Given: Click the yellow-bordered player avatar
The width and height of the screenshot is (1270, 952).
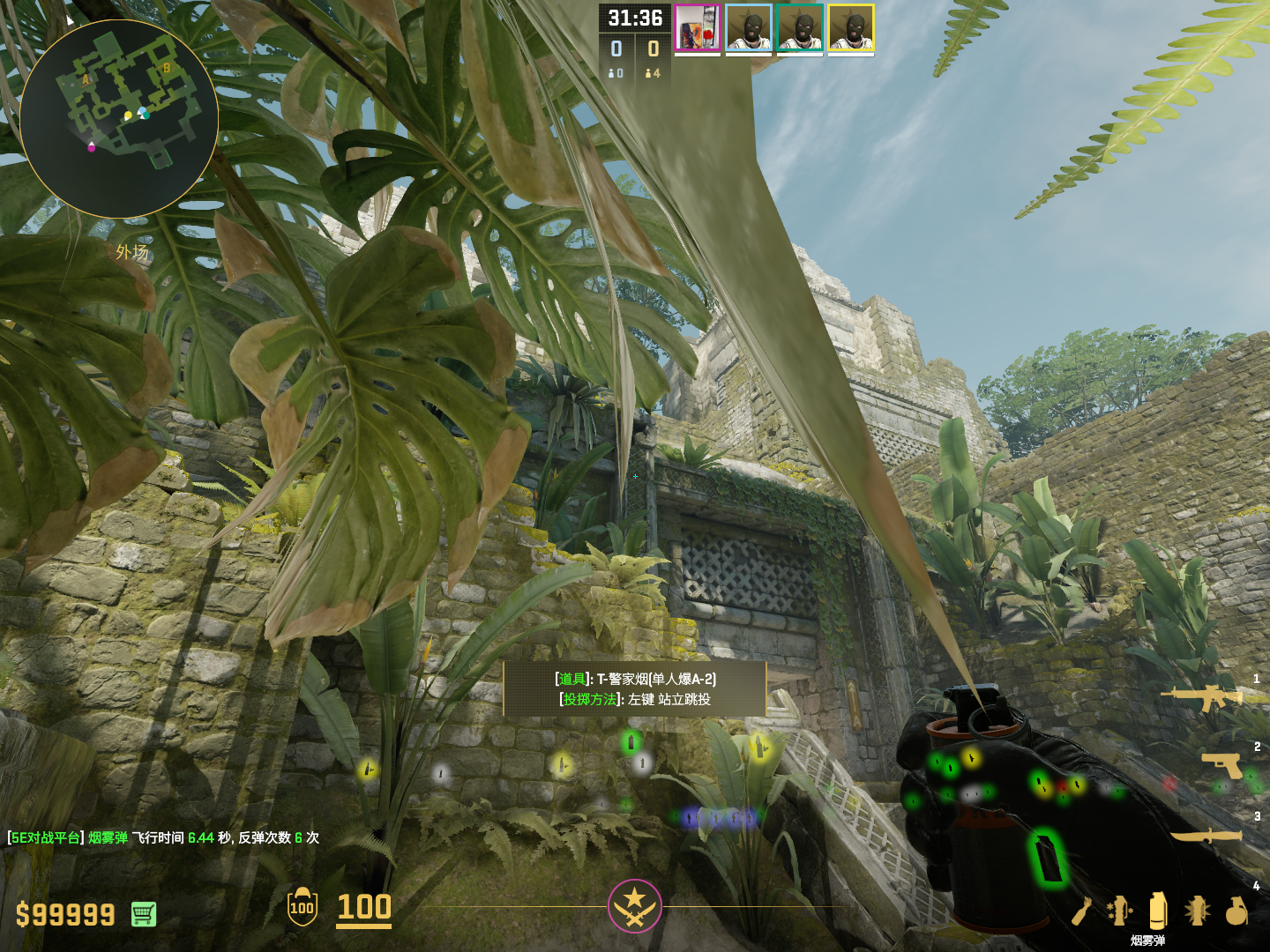Looking at the screenshot, I should coord(851,28).
